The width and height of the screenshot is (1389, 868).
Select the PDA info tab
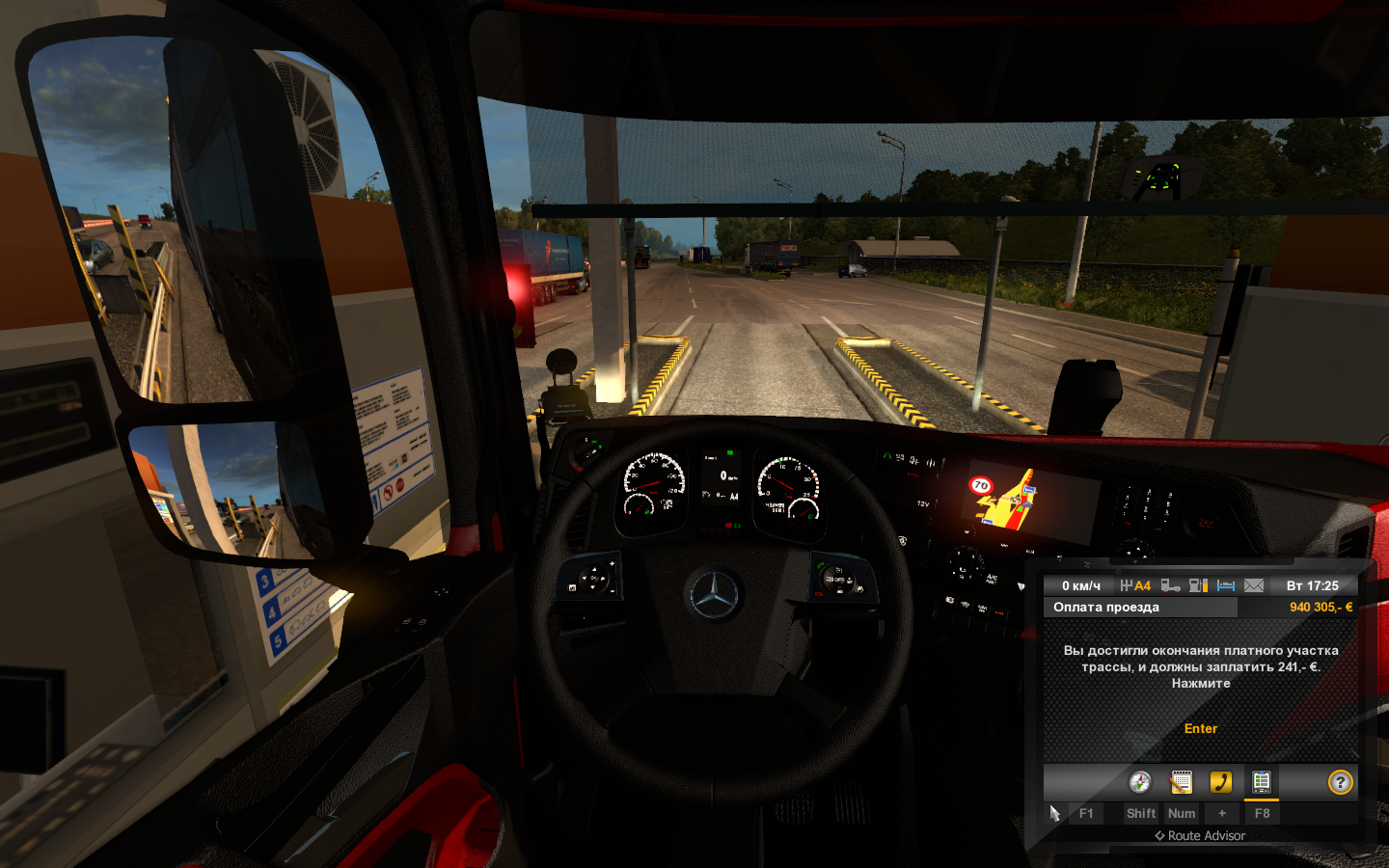1261,782
